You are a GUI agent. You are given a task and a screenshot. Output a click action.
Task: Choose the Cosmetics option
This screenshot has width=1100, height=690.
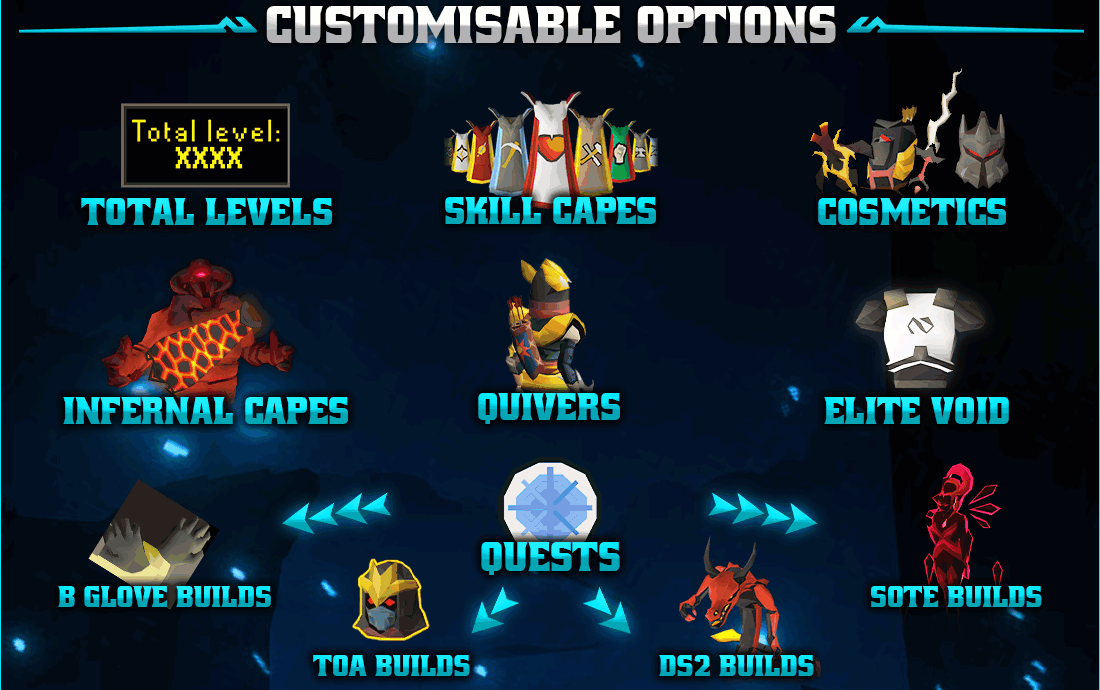point(912,212)
